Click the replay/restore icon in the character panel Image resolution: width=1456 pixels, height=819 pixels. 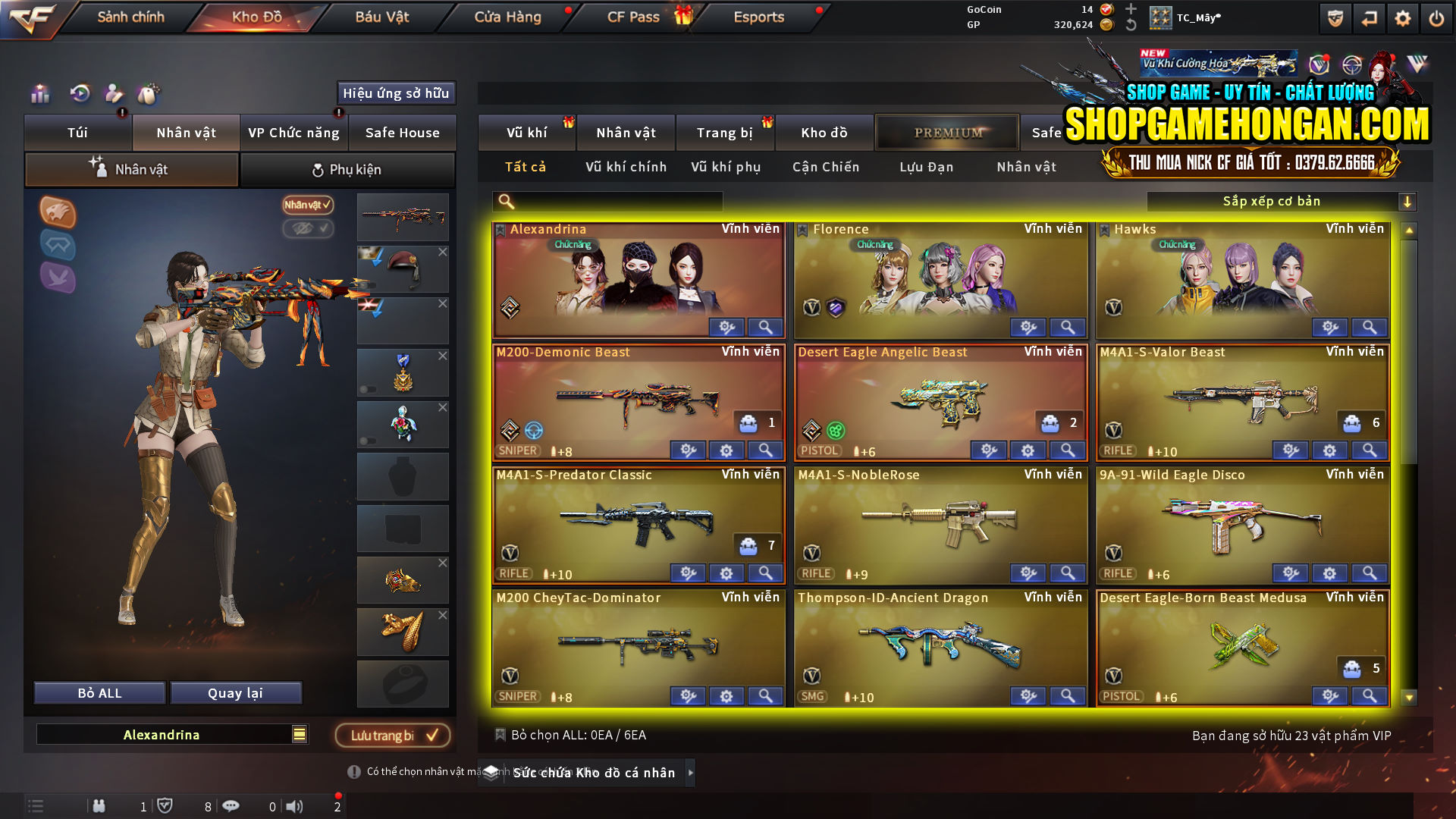click(x=79, y=93)
